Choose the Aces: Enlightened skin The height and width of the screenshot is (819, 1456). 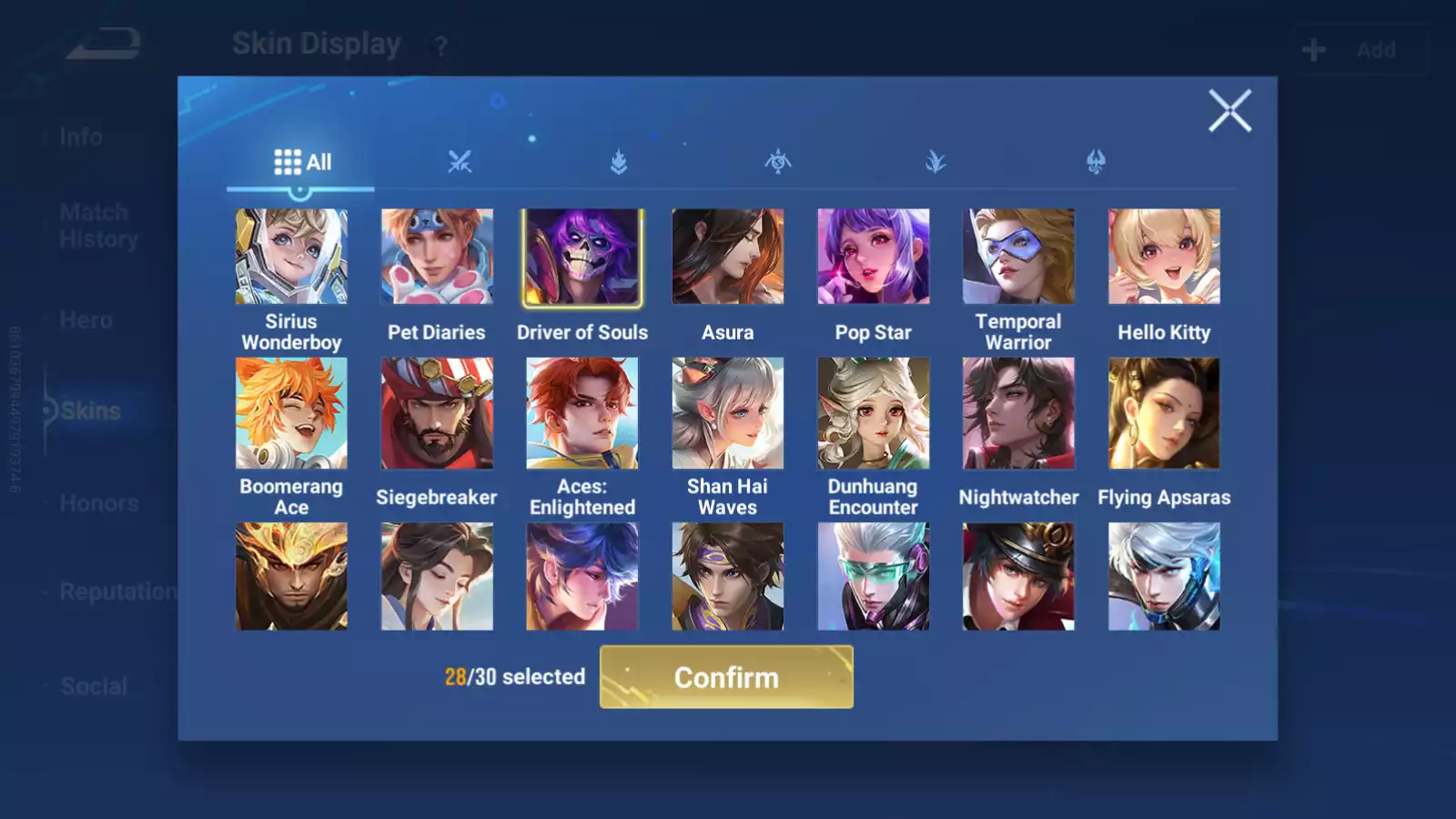[x=582, y=413]
